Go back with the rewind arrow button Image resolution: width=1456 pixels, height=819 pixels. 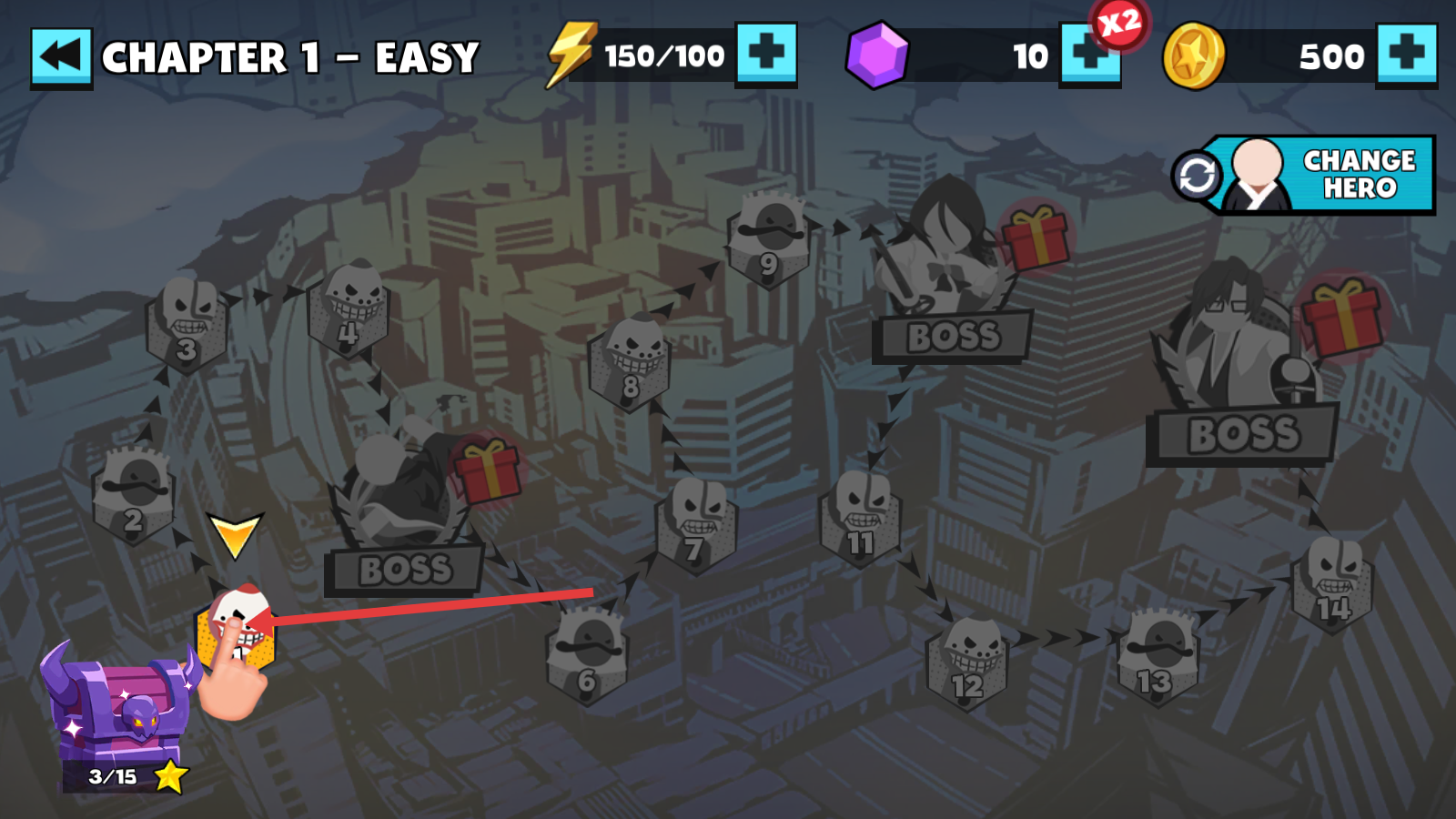pos(61,57)
